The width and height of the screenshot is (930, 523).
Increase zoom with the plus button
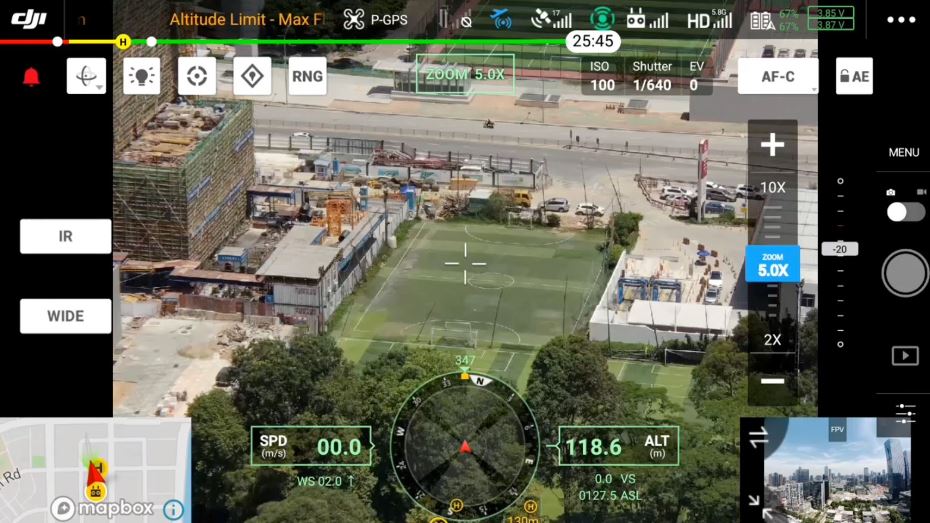coord(772,146)
